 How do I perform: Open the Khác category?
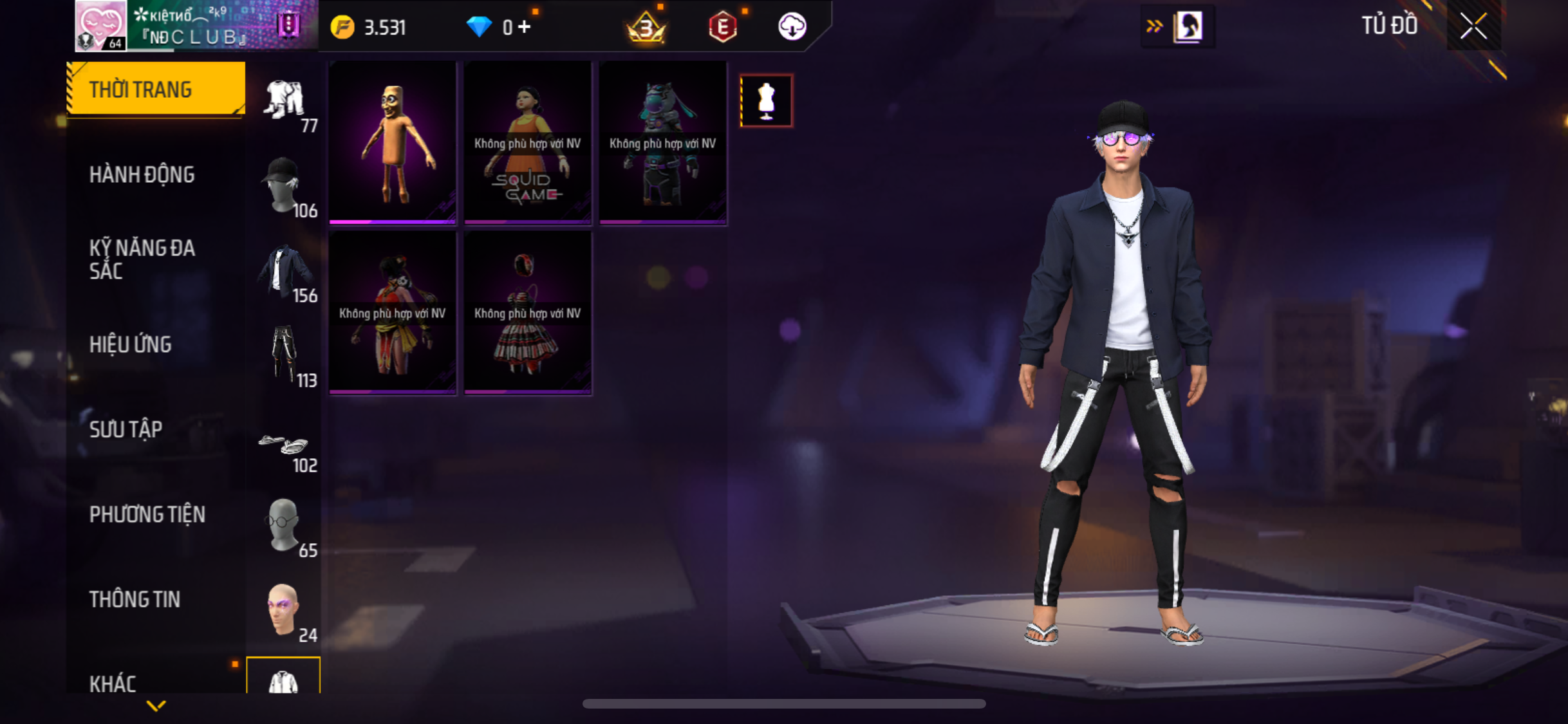tap(113, 683)
